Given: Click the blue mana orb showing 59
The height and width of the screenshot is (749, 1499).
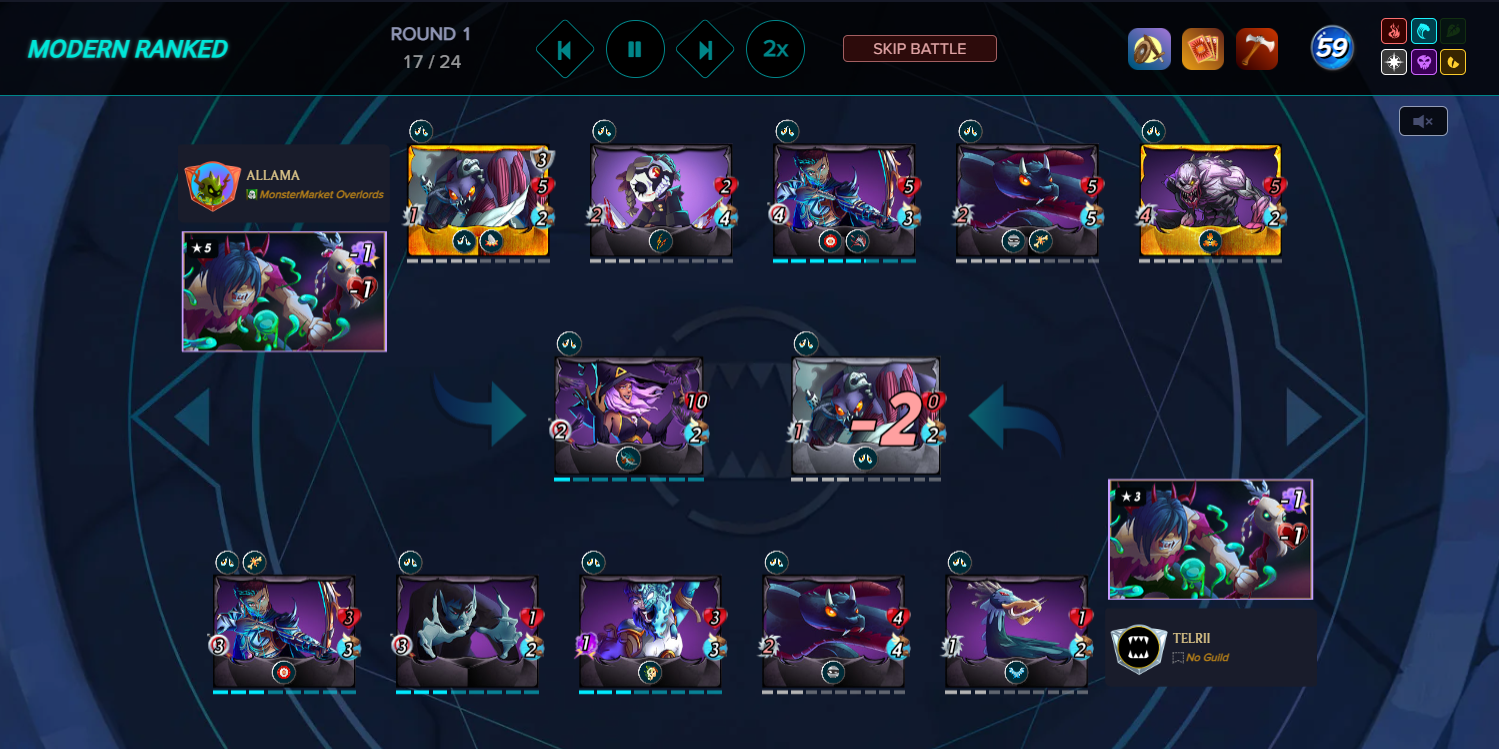Looking at the screenshot, I should pos(1333,48).
